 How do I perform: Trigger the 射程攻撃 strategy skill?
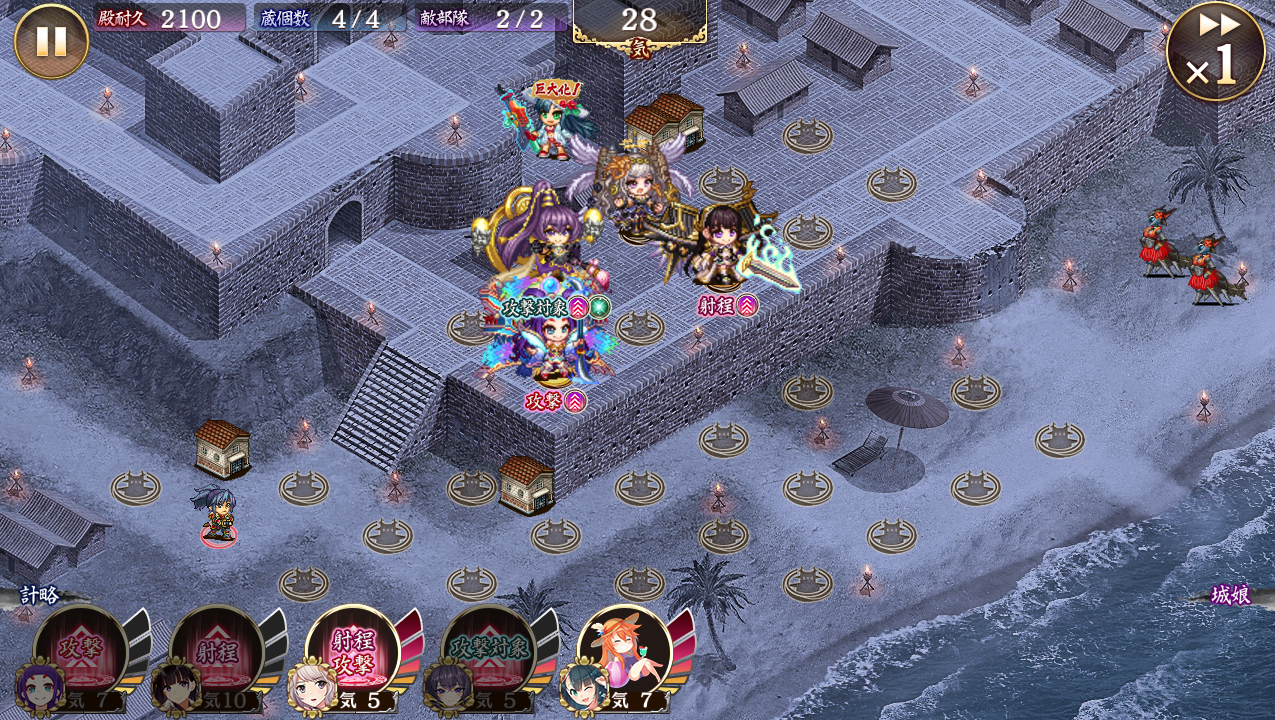352,652
